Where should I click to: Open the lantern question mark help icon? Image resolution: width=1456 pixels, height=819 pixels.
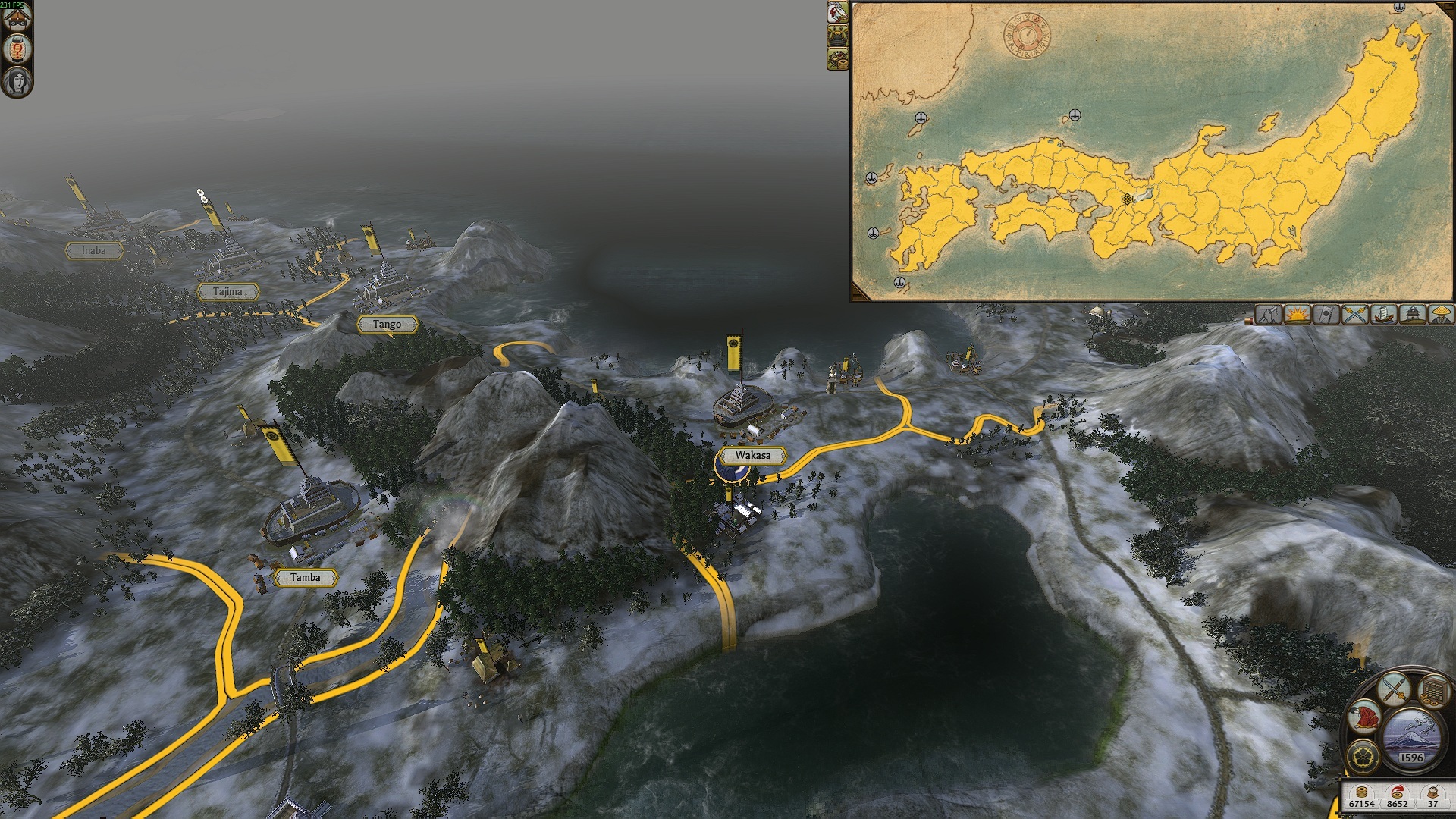[x=17, y=50]
